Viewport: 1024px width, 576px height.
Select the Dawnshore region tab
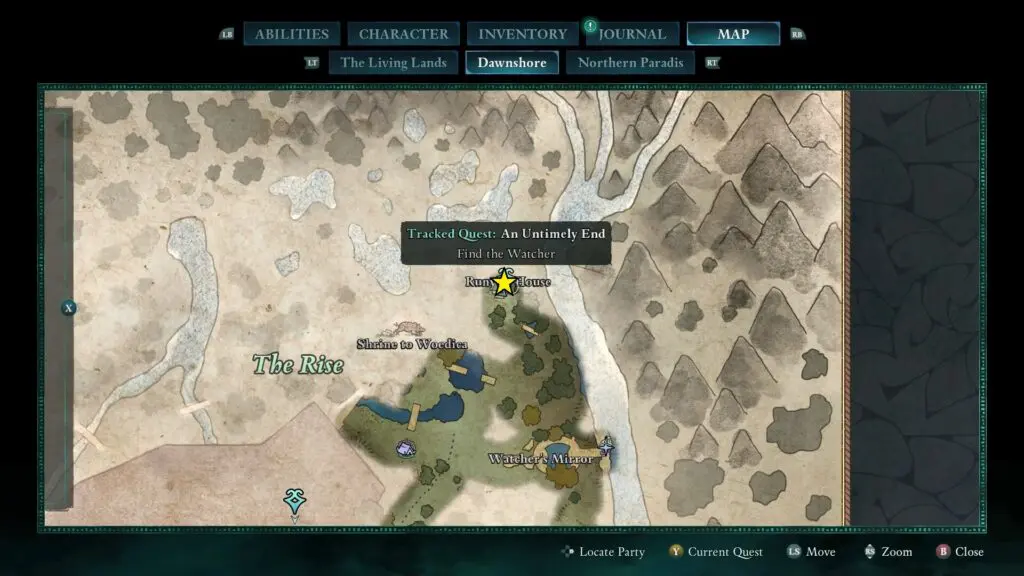click(x=512, y=63)
